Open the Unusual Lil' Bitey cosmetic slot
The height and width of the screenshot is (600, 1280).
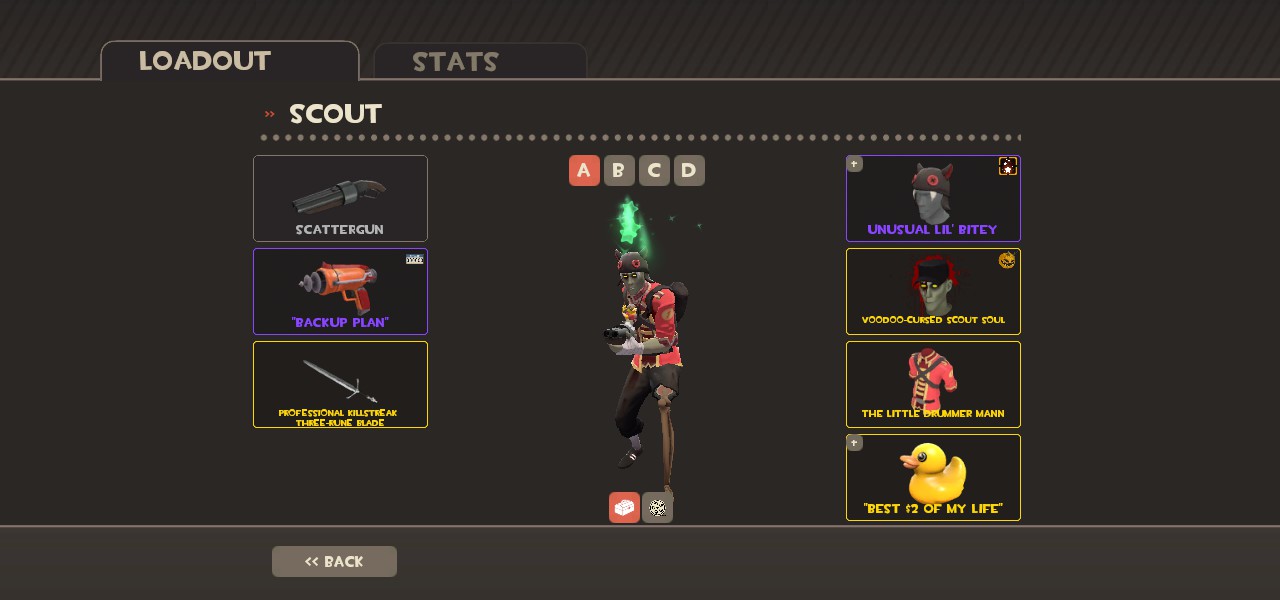933,198
